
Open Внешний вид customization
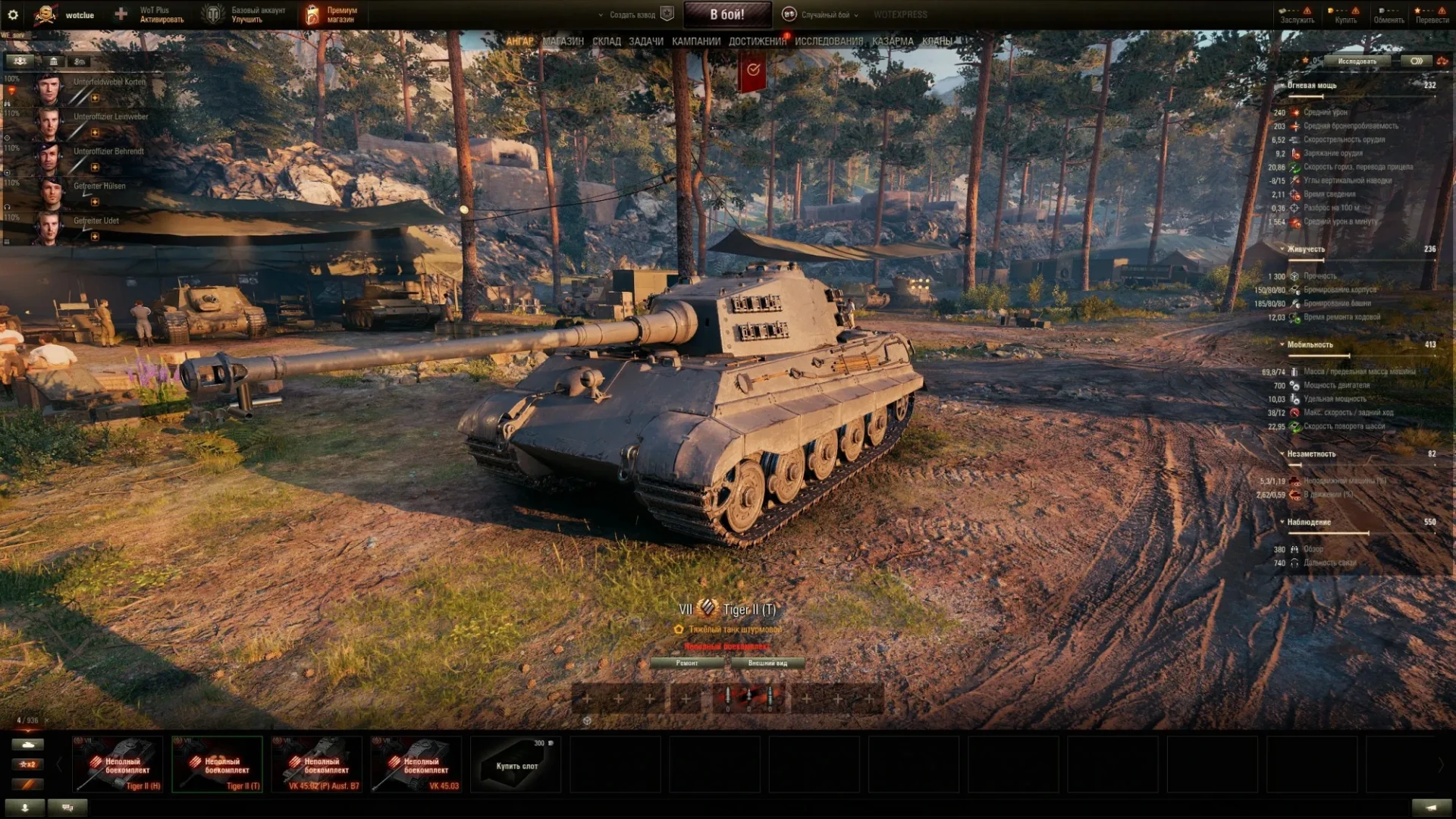tap(767, 663)
